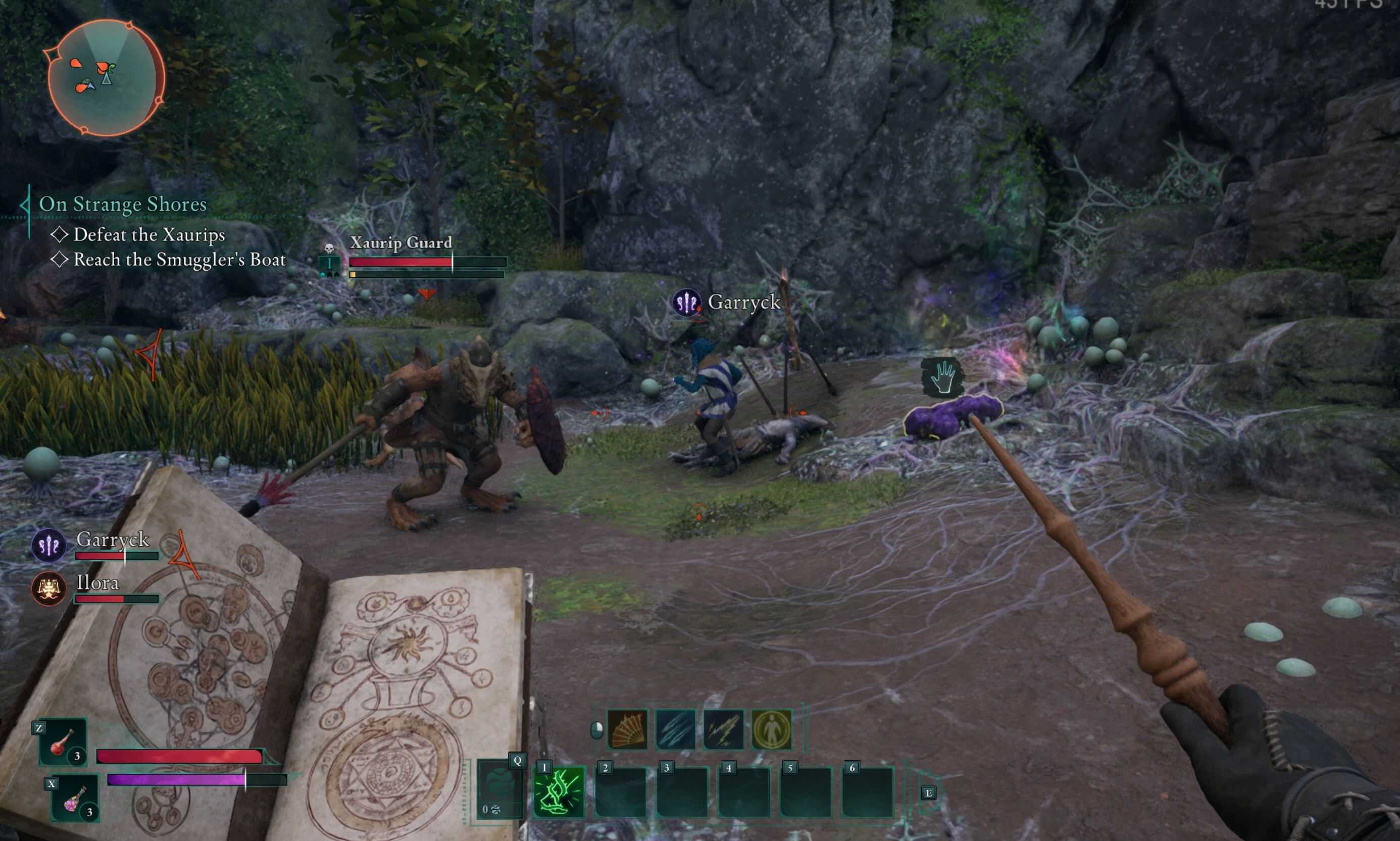Activate the green thorny vines ability
1400x841 pixels.
(x=559, y=791)
